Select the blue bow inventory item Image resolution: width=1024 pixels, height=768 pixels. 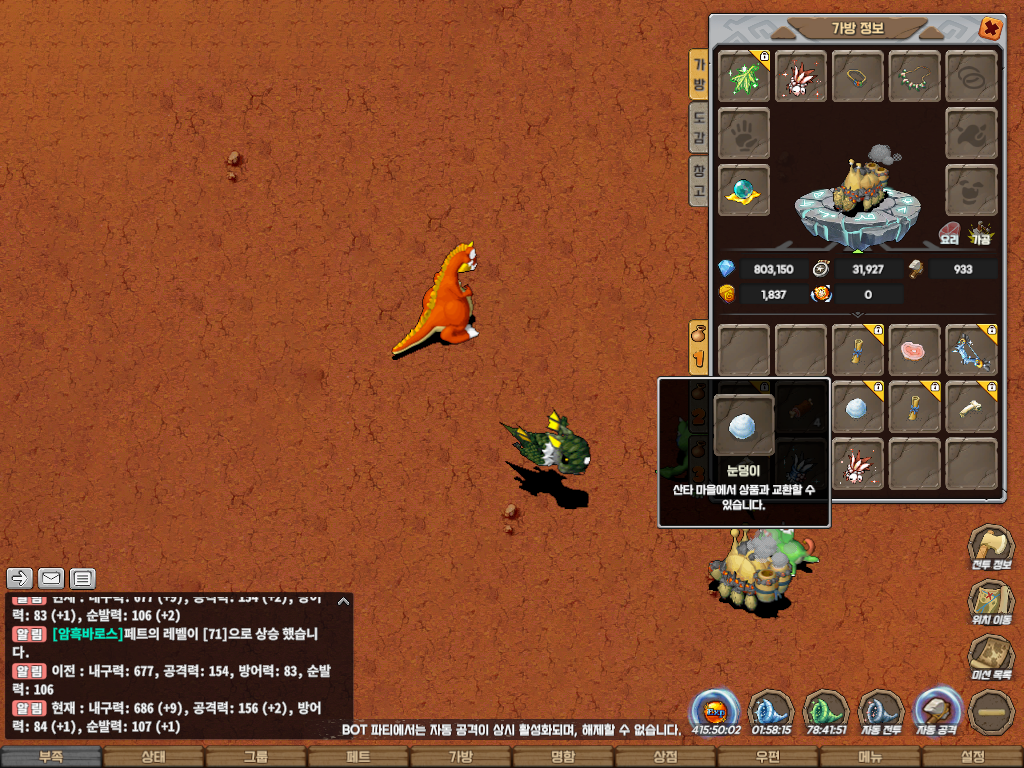point(971,350)
